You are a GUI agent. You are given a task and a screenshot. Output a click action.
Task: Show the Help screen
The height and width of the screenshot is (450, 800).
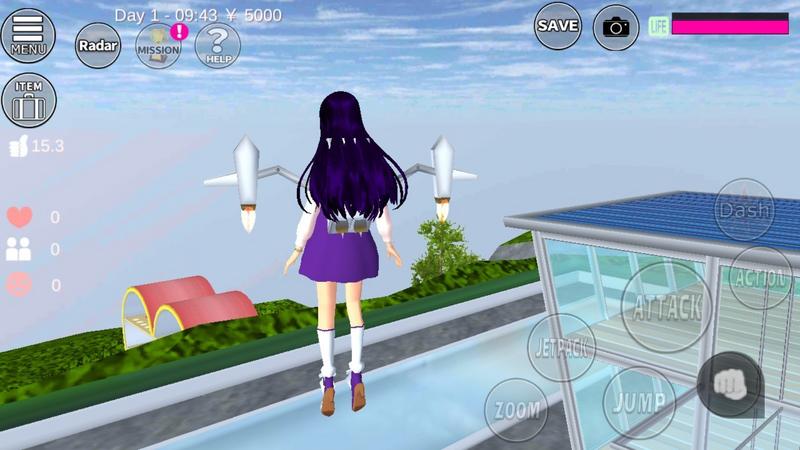pyautogui.click(x=217, y=45)
